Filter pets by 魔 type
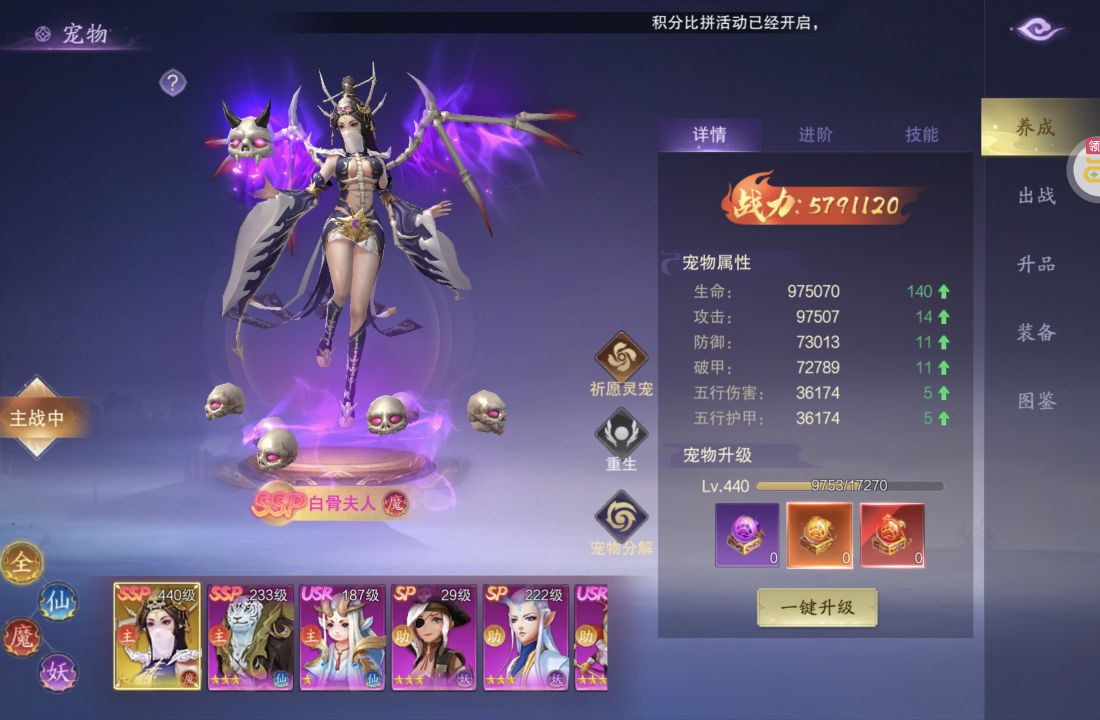1100x720 pixels. click(21, 636)
